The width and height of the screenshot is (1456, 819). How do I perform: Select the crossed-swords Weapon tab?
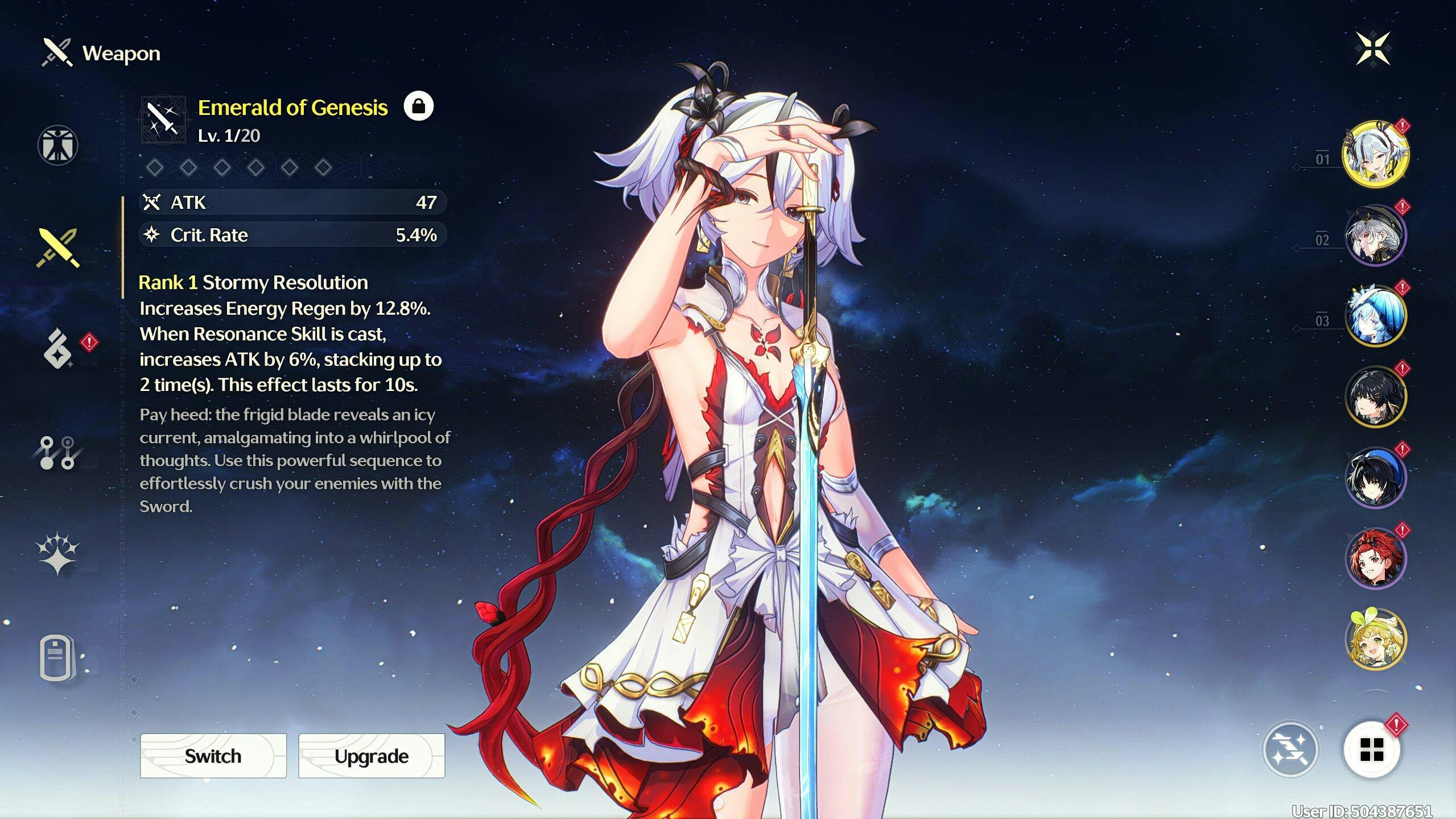57,248
